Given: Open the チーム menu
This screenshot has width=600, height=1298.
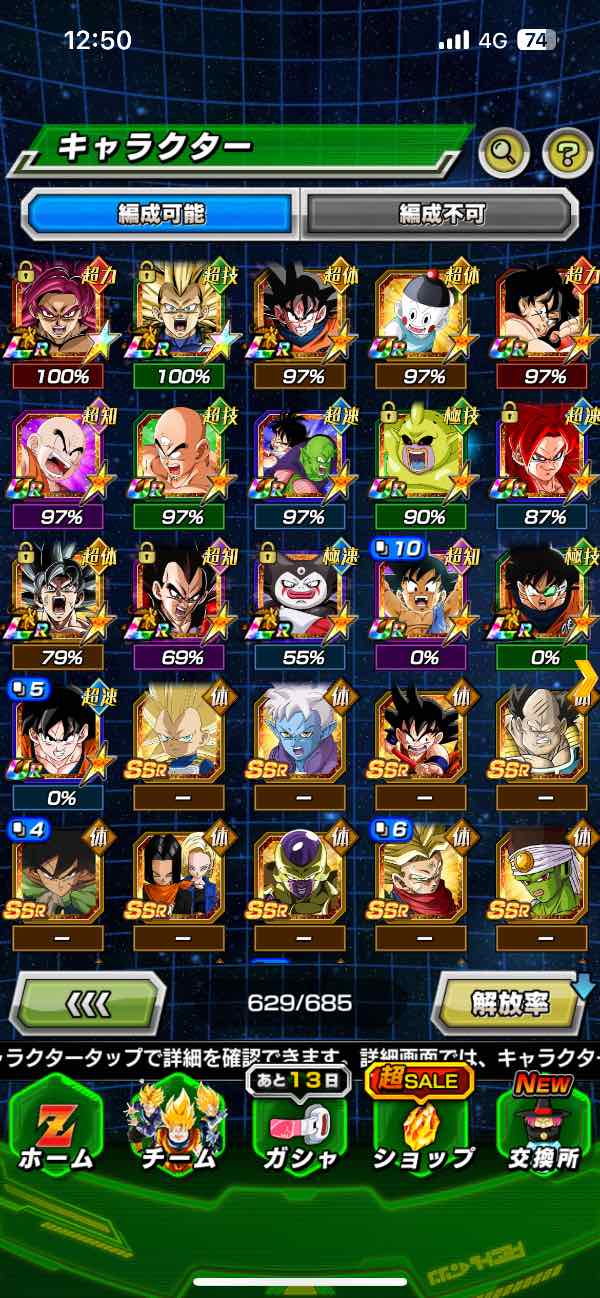Looking at the screenshot, I should tap(176, 1129).
